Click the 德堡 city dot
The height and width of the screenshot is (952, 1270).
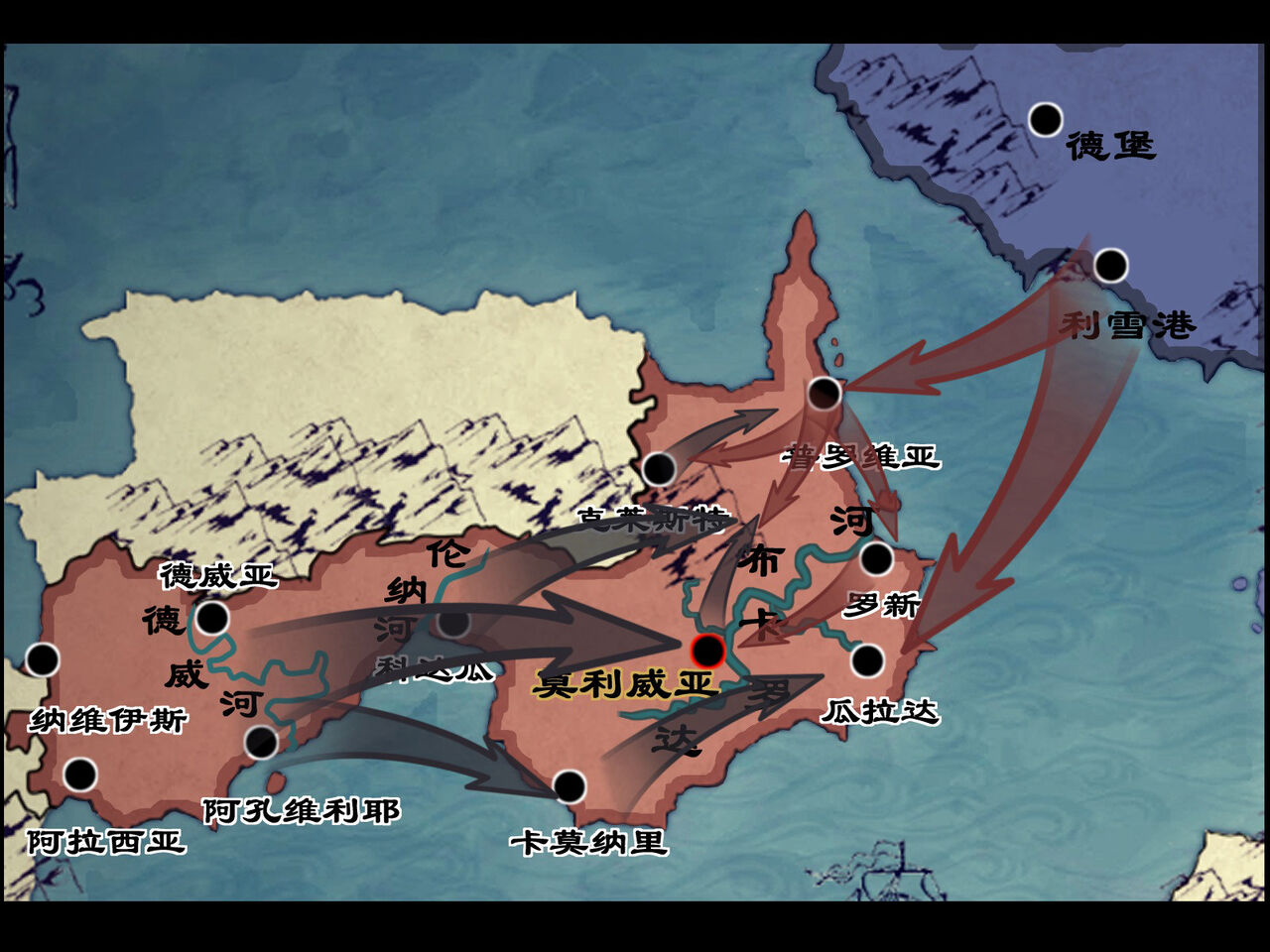(x=1045, y=120)
